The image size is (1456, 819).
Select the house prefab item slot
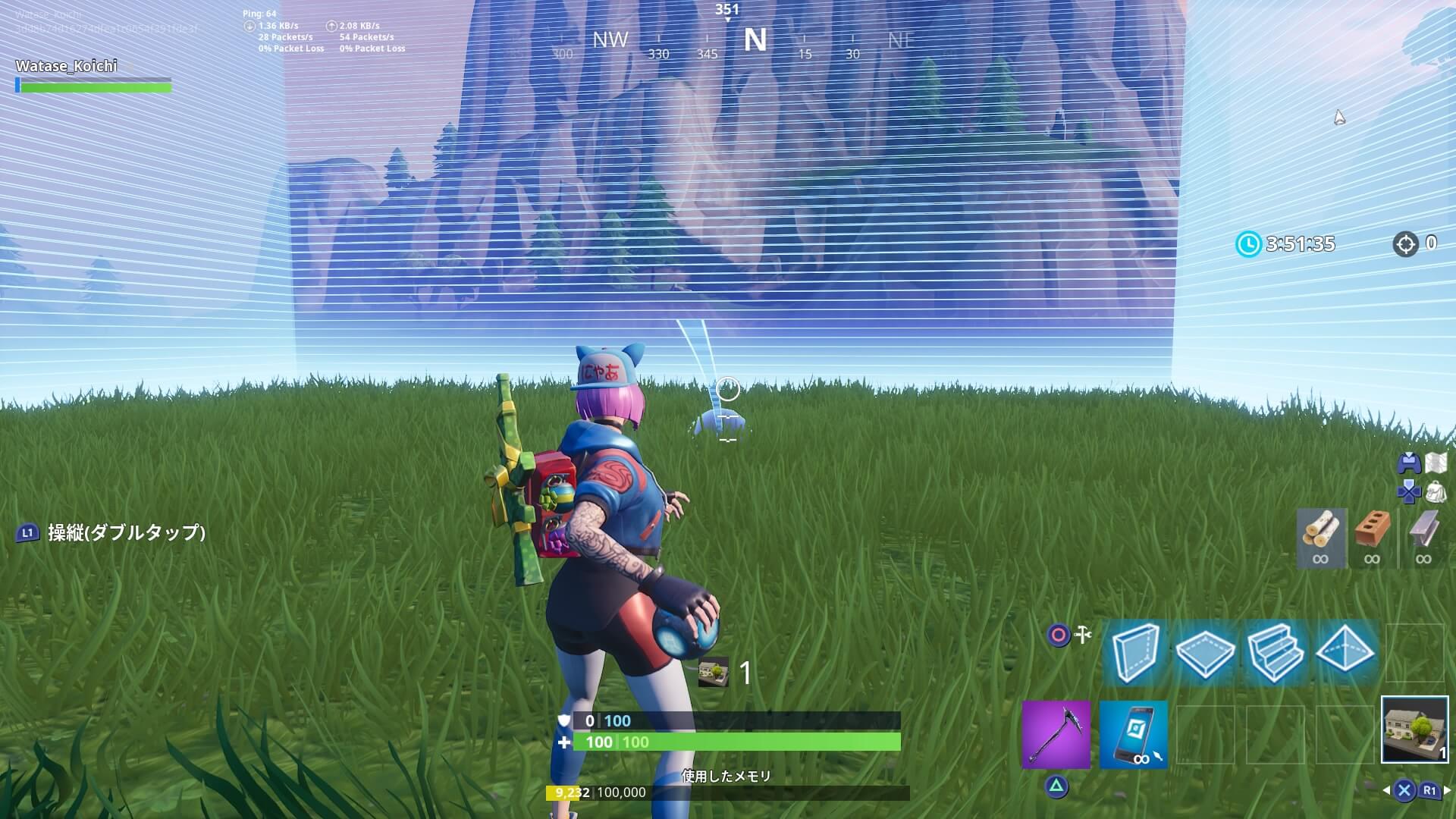click(1414, 729)
